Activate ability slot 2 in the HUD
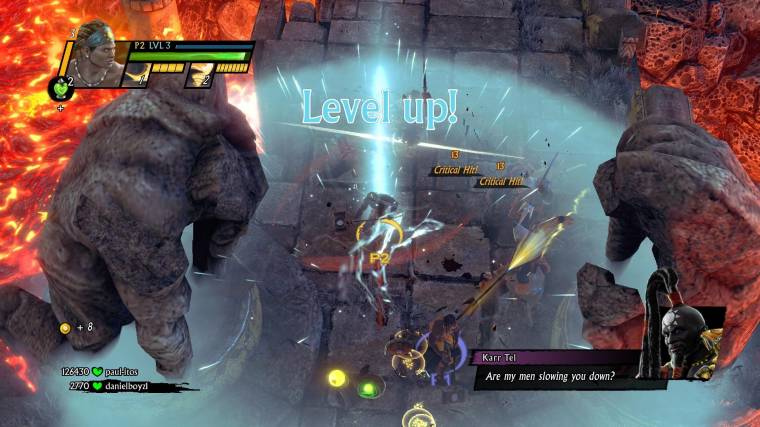Viewport: 760px width, 427px height. pos(199,76)
